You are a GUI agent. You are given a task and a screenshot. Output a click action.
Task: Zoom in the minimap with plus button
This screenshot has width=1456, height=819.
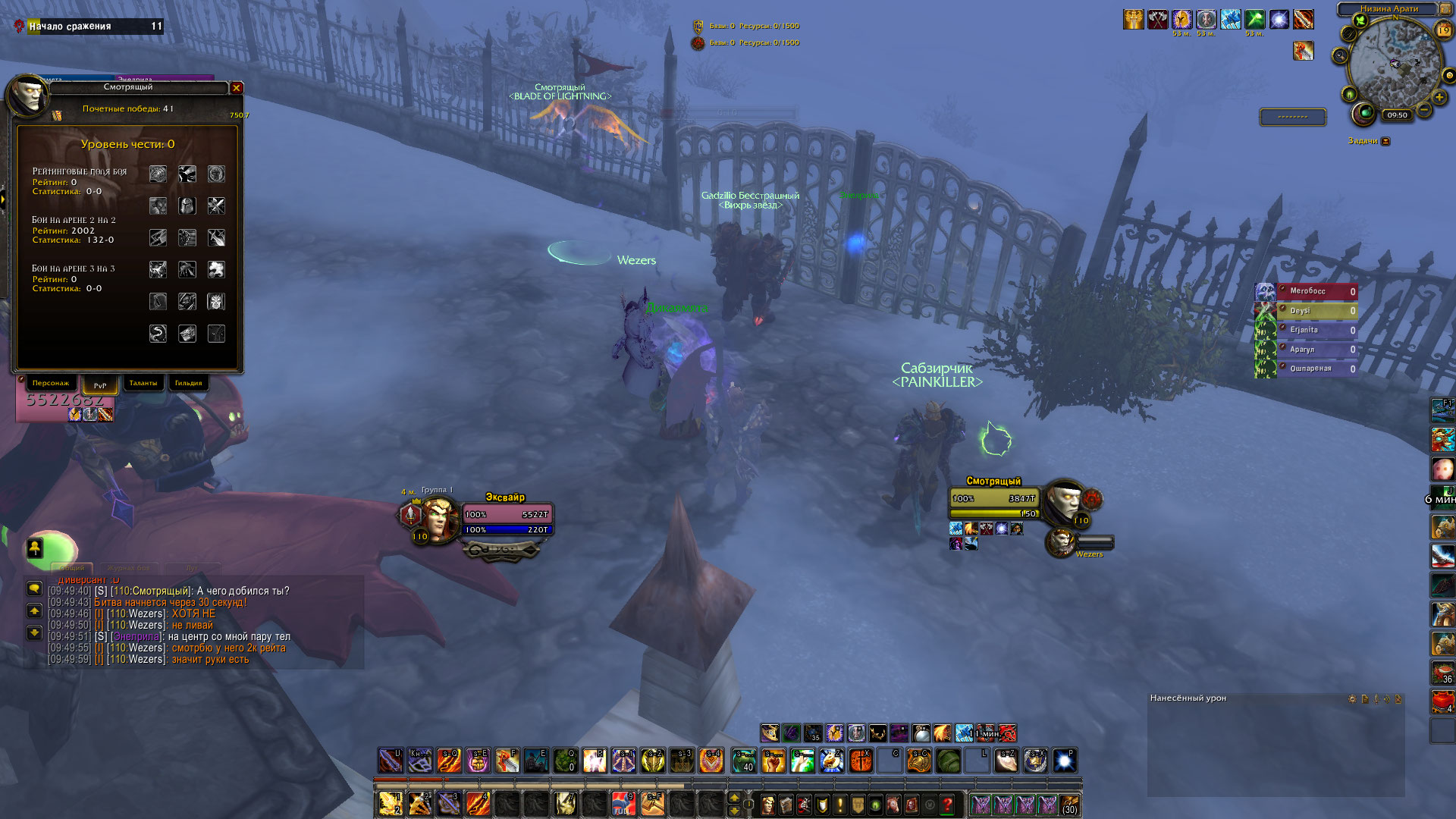(x=1439, y=97)
